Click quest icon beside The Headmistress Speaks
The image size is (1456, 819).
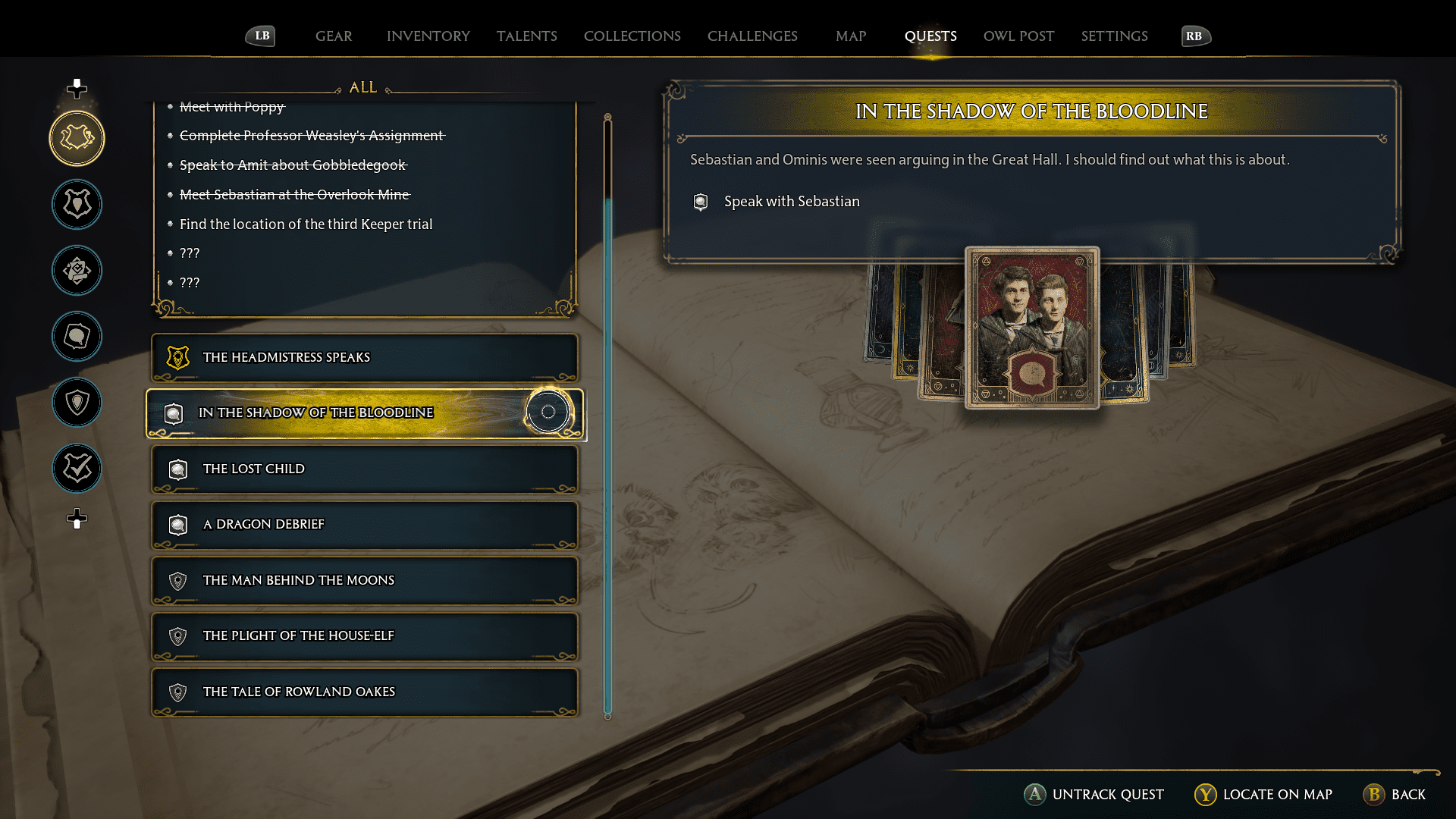tap(177, 356)
